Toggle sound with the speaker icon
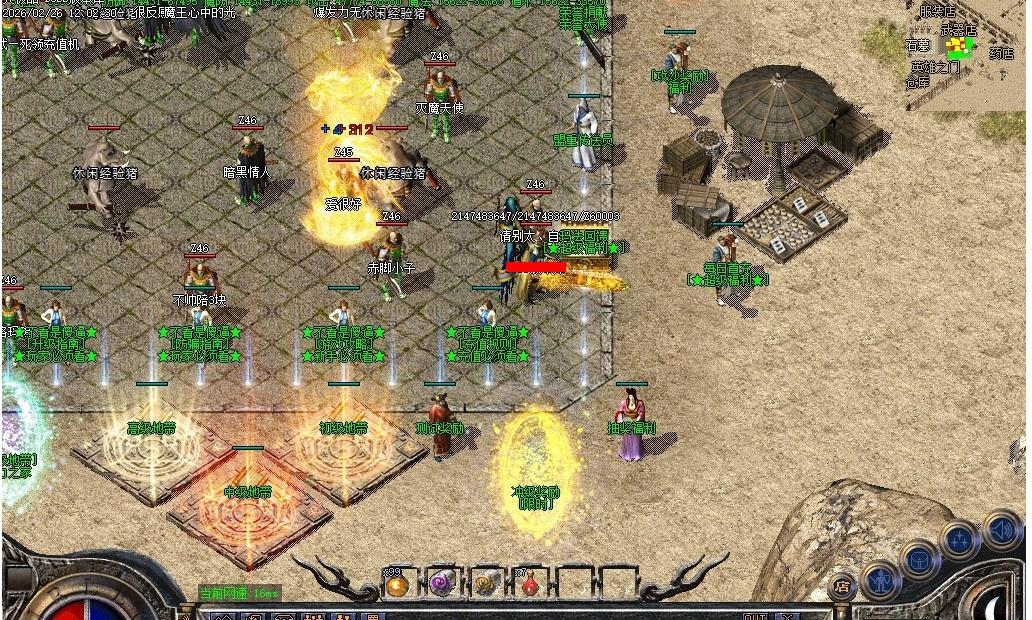 tap(1001, 528)
